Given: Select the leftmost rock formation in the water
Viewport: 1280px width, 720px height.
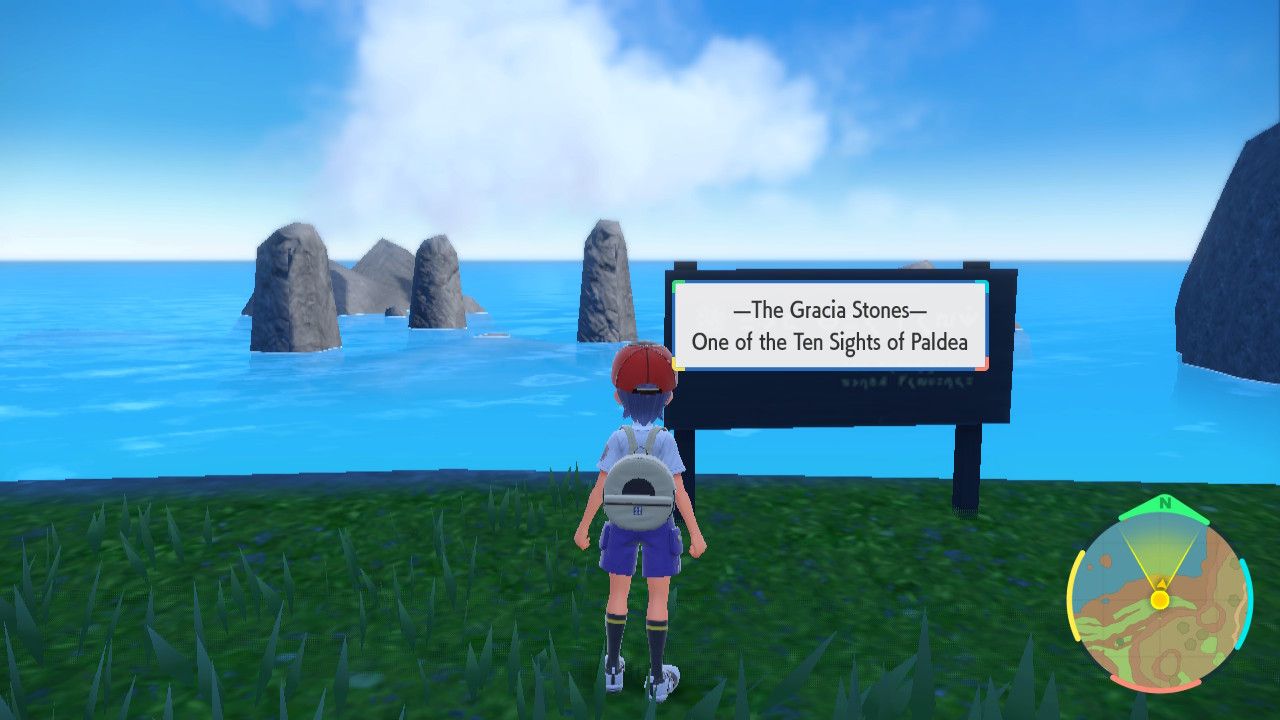Looking at the screenshot, I should (290, 290).
